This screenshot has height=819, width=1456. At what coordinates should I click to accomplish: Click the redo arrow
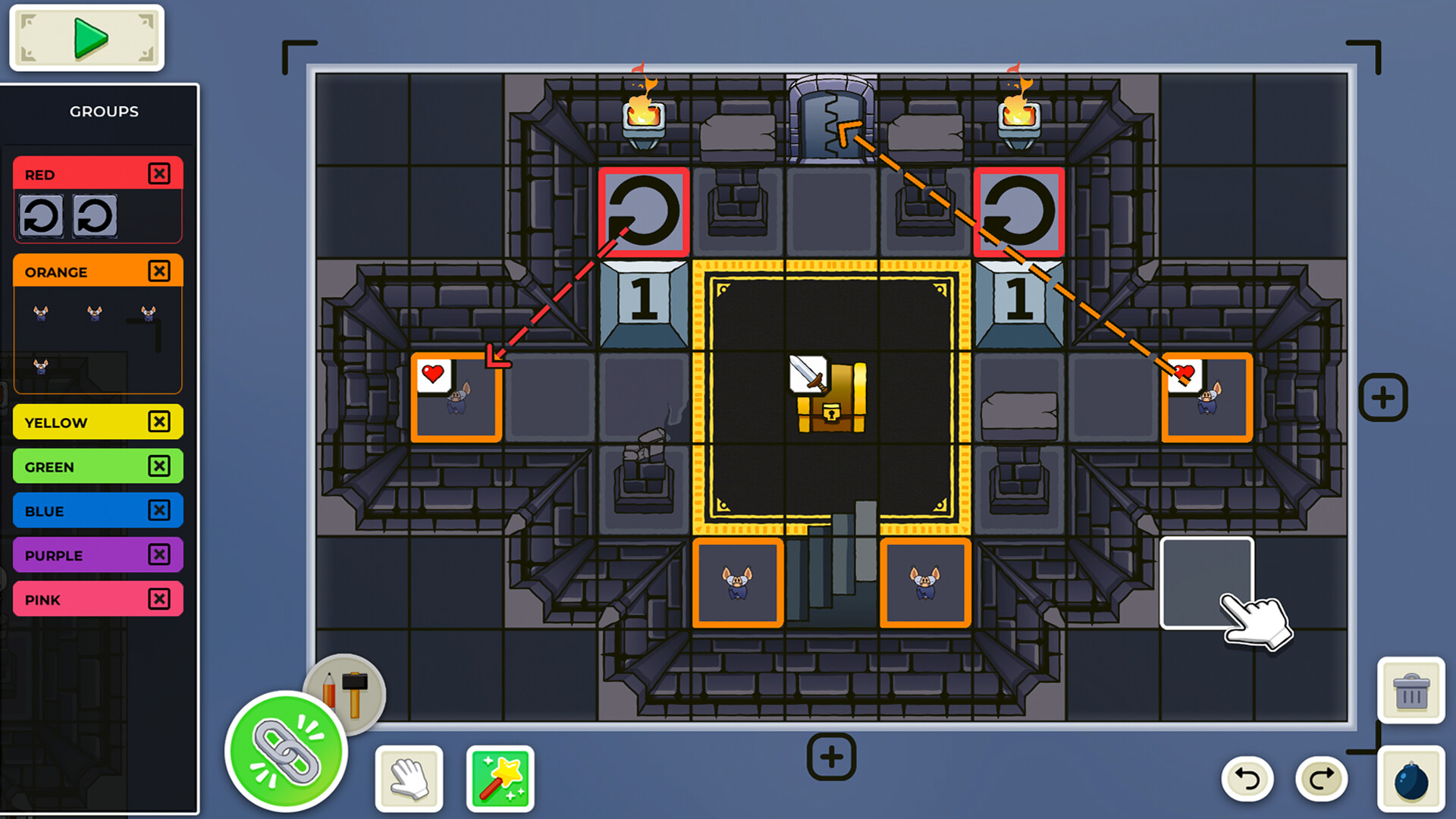click(1322, 778)
